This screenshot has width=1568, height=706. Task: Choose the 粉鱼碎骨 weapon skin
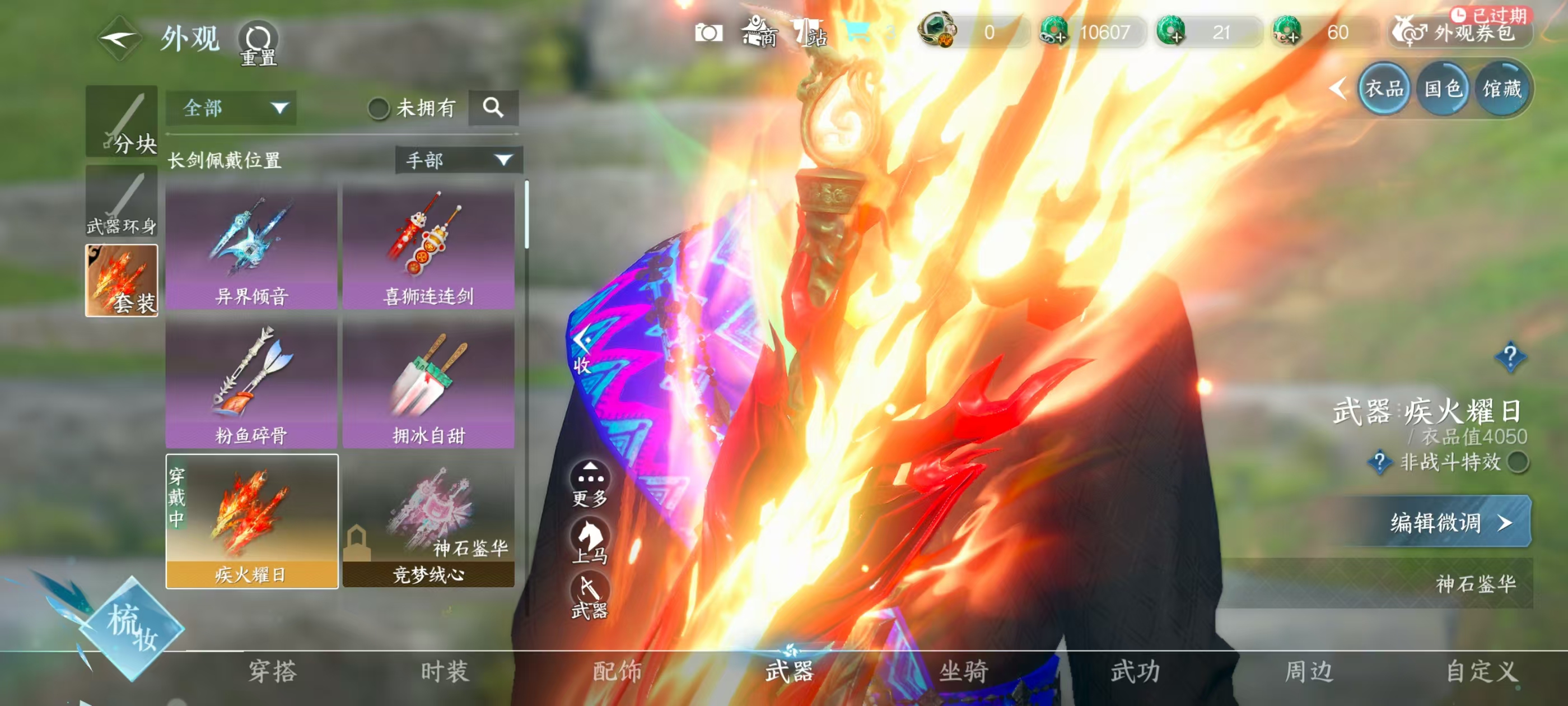[x=251, y=384]
